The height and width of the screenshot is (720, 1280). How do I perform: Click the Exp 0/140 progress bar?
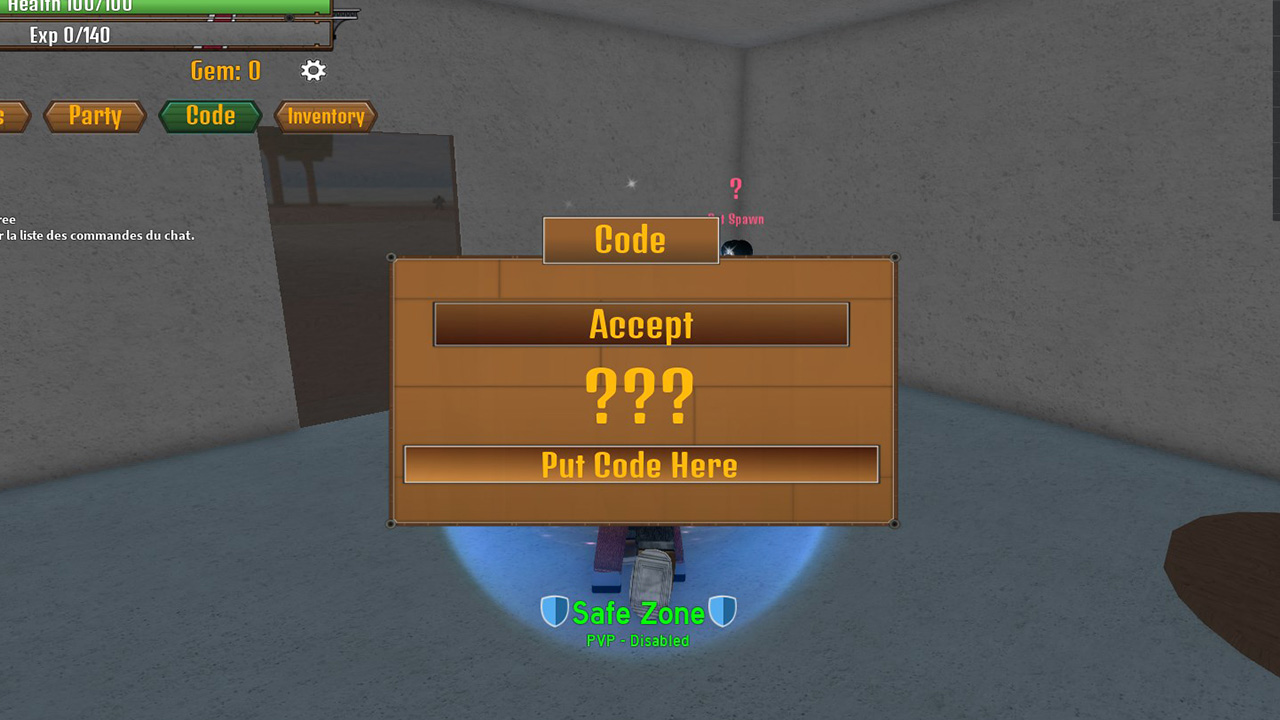tap(165, 34)
